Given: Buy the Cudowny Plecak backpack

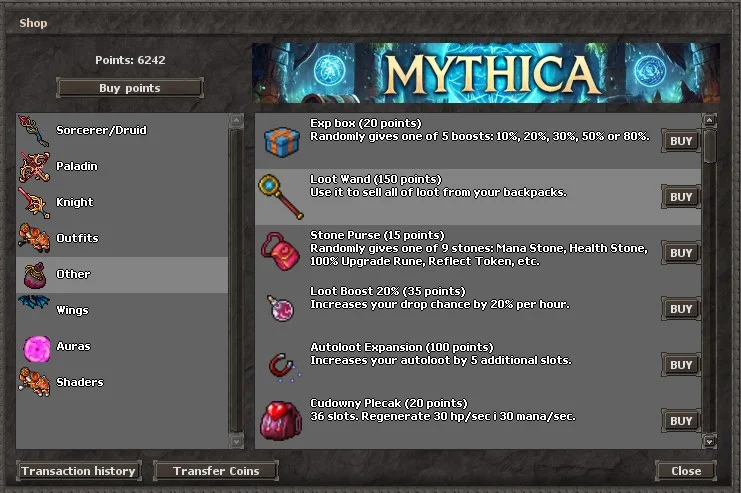Looking at the screenshot, I should (681, 421).
